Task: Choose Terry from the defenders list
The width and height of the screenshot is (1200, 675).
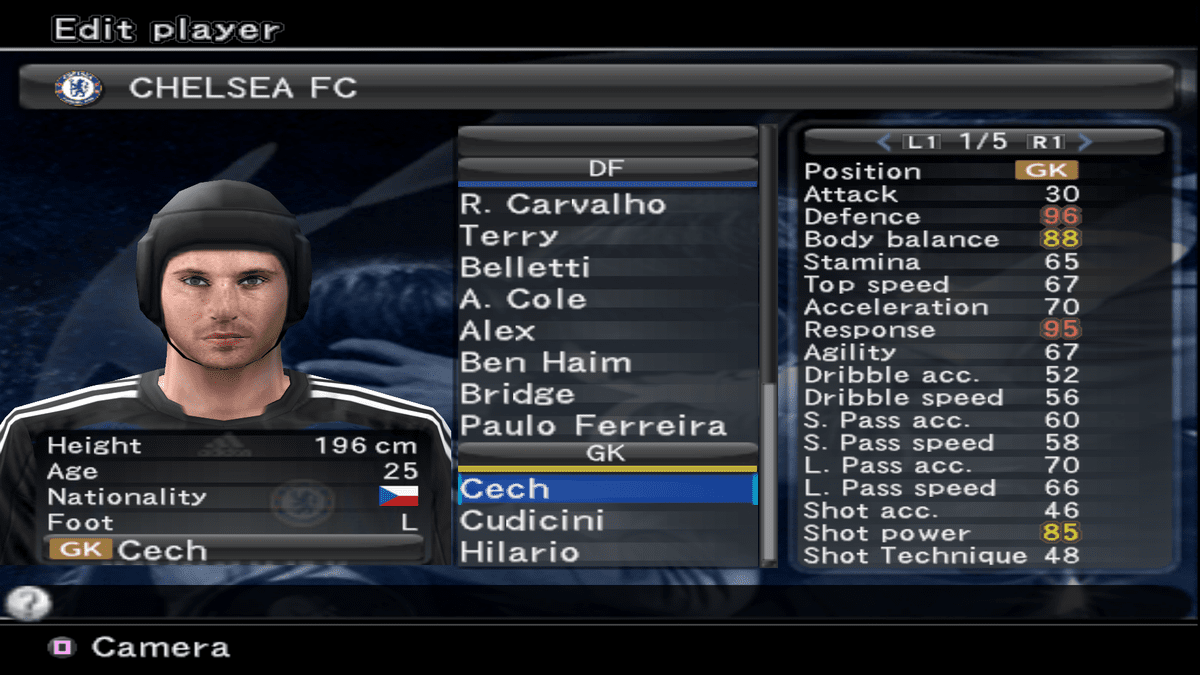Action: coord(508,236)
